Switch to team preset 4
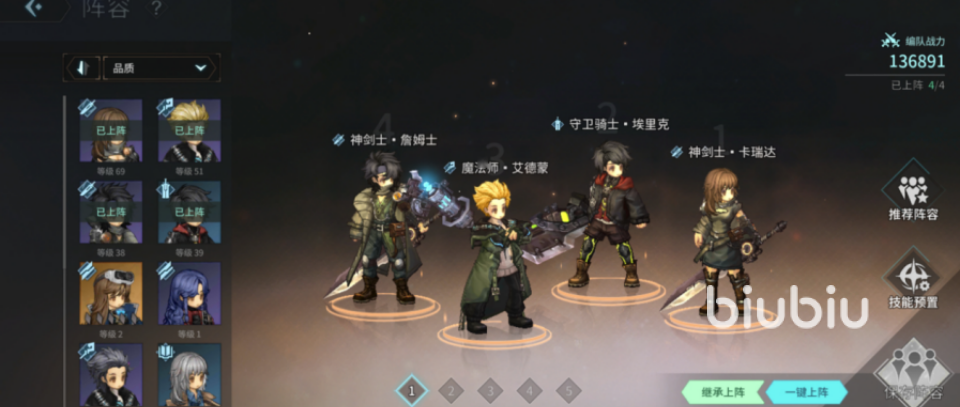 (x=529, y=391)
